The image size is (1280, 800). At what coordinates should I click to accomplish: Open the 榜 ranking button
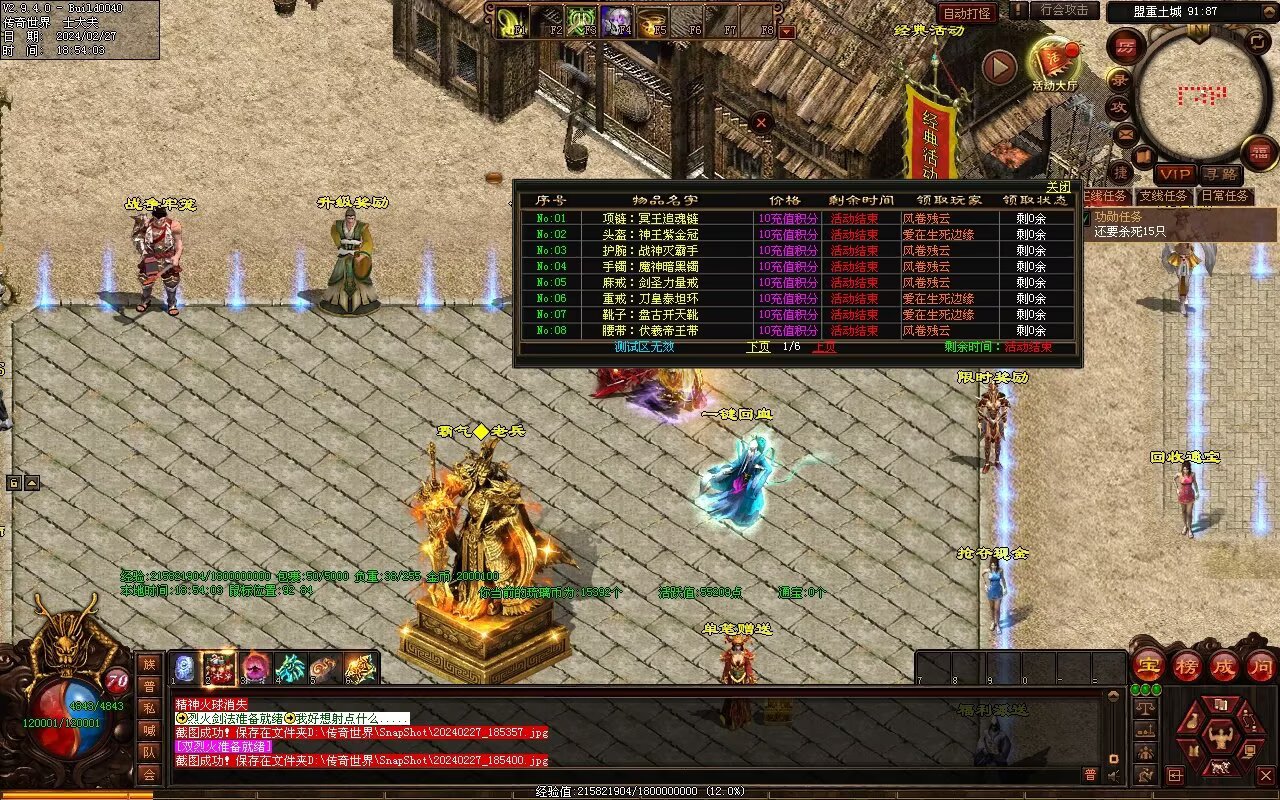(x=1186, y=666)
